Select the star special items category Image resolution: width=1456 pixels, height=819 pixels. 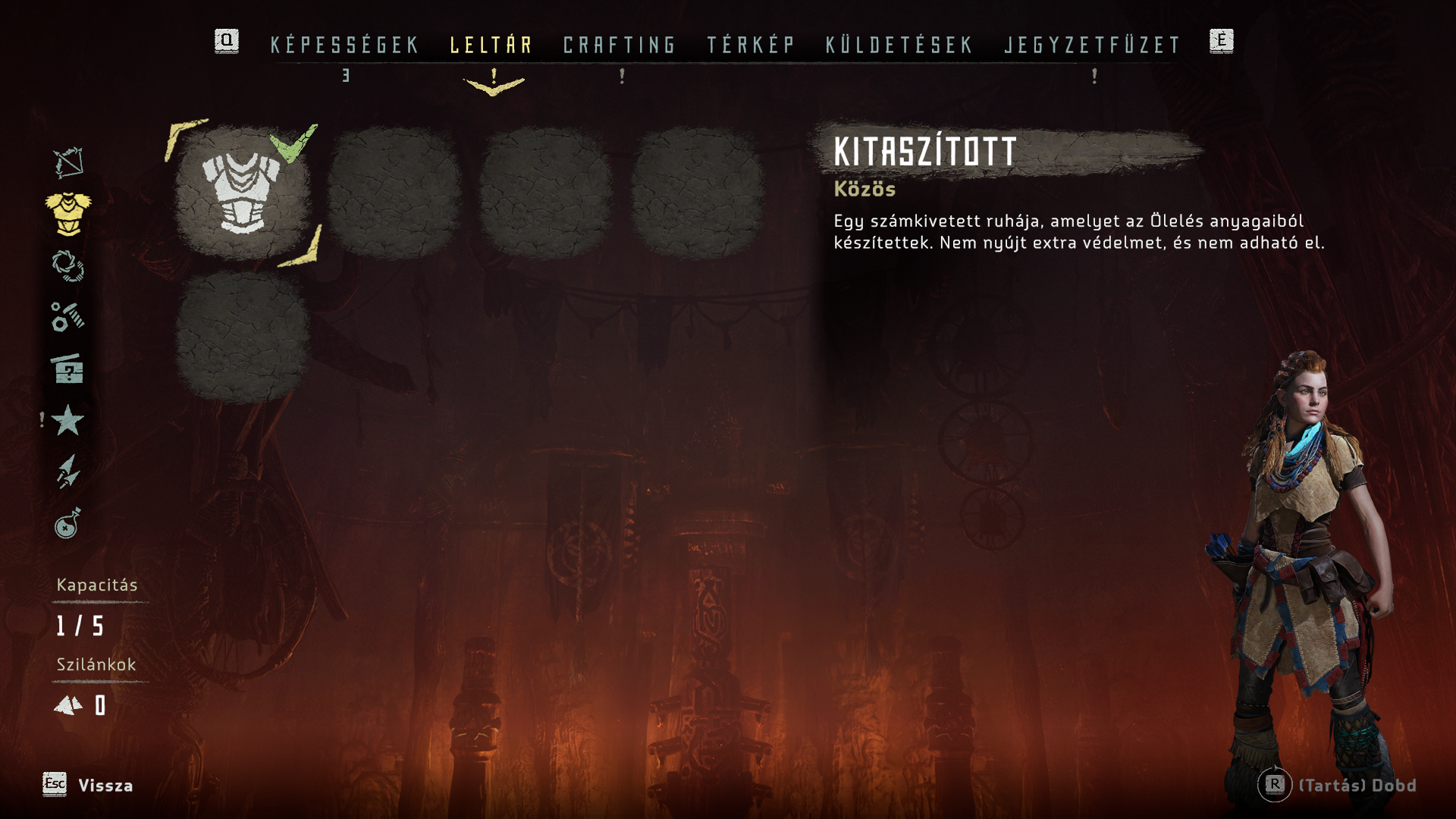coord(68,420)
